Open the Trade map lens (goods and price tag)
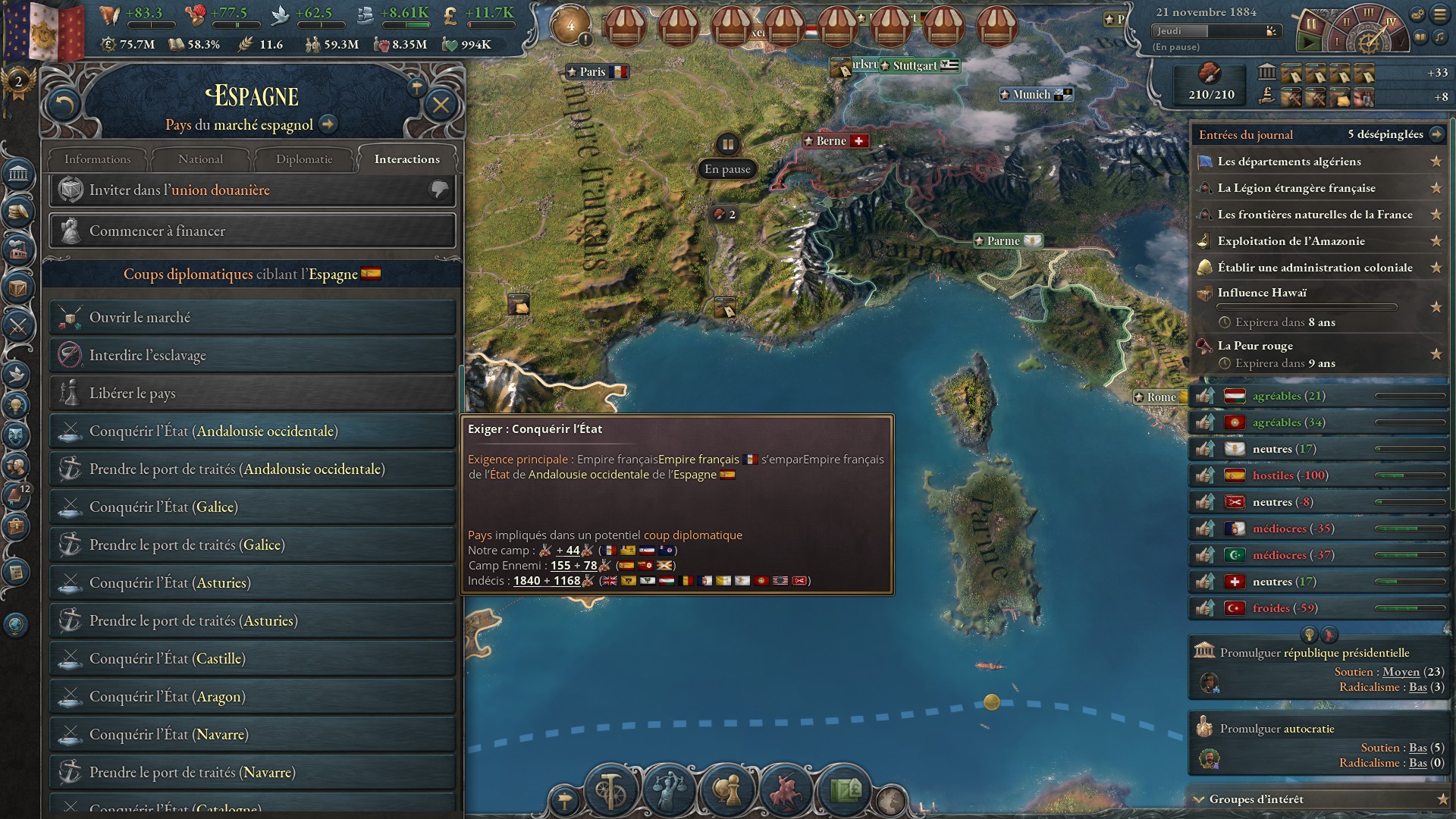The image size is (1456, 819). pyautogui.click(x=844, y=790)
